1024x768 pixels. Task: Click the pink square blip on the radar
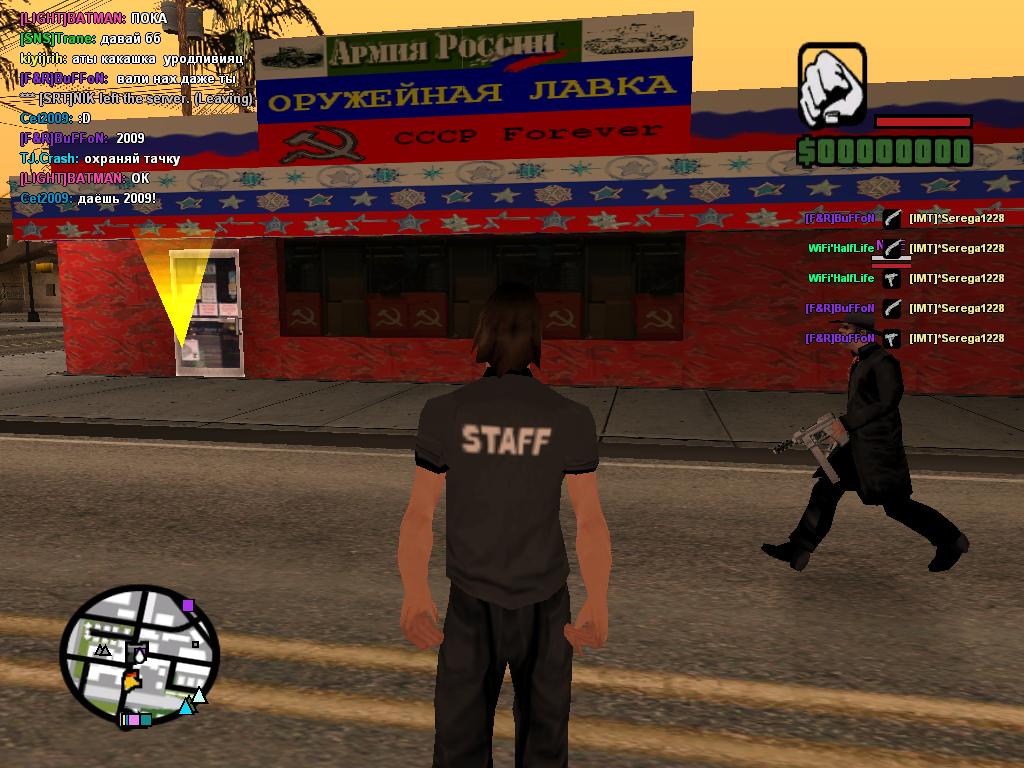[133, 719]
